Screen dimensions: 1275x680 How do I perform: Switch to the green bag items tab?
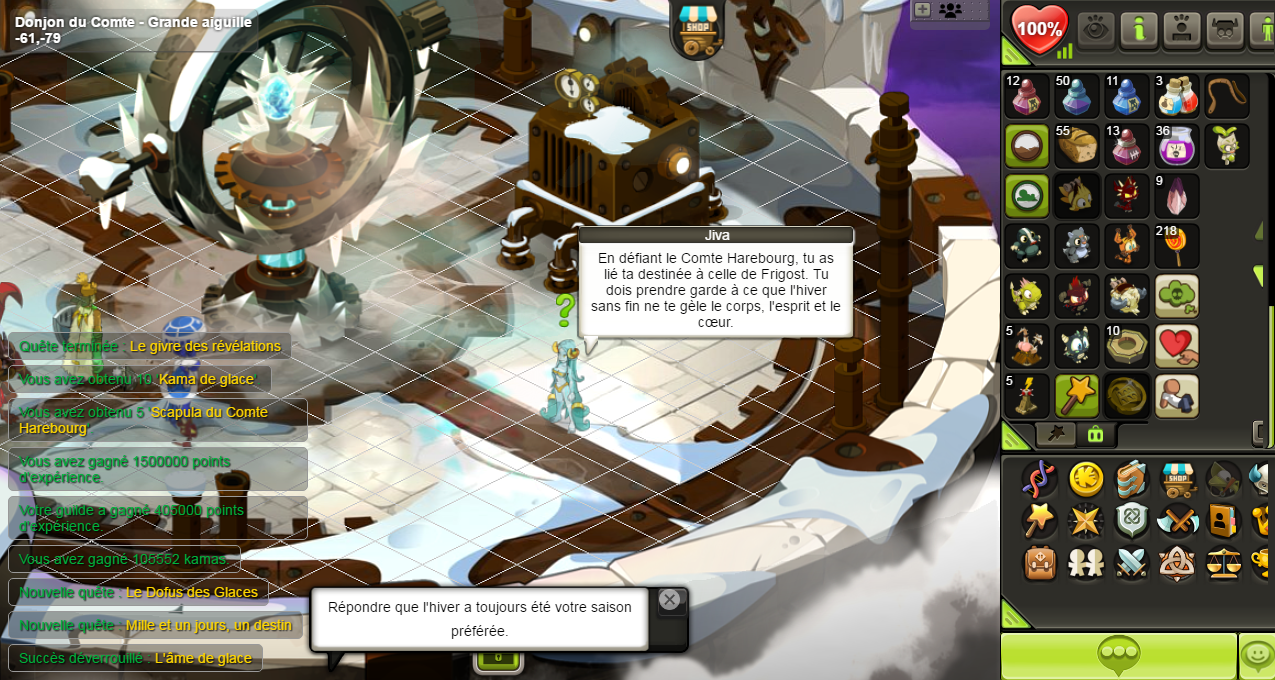pos(1095,434)
